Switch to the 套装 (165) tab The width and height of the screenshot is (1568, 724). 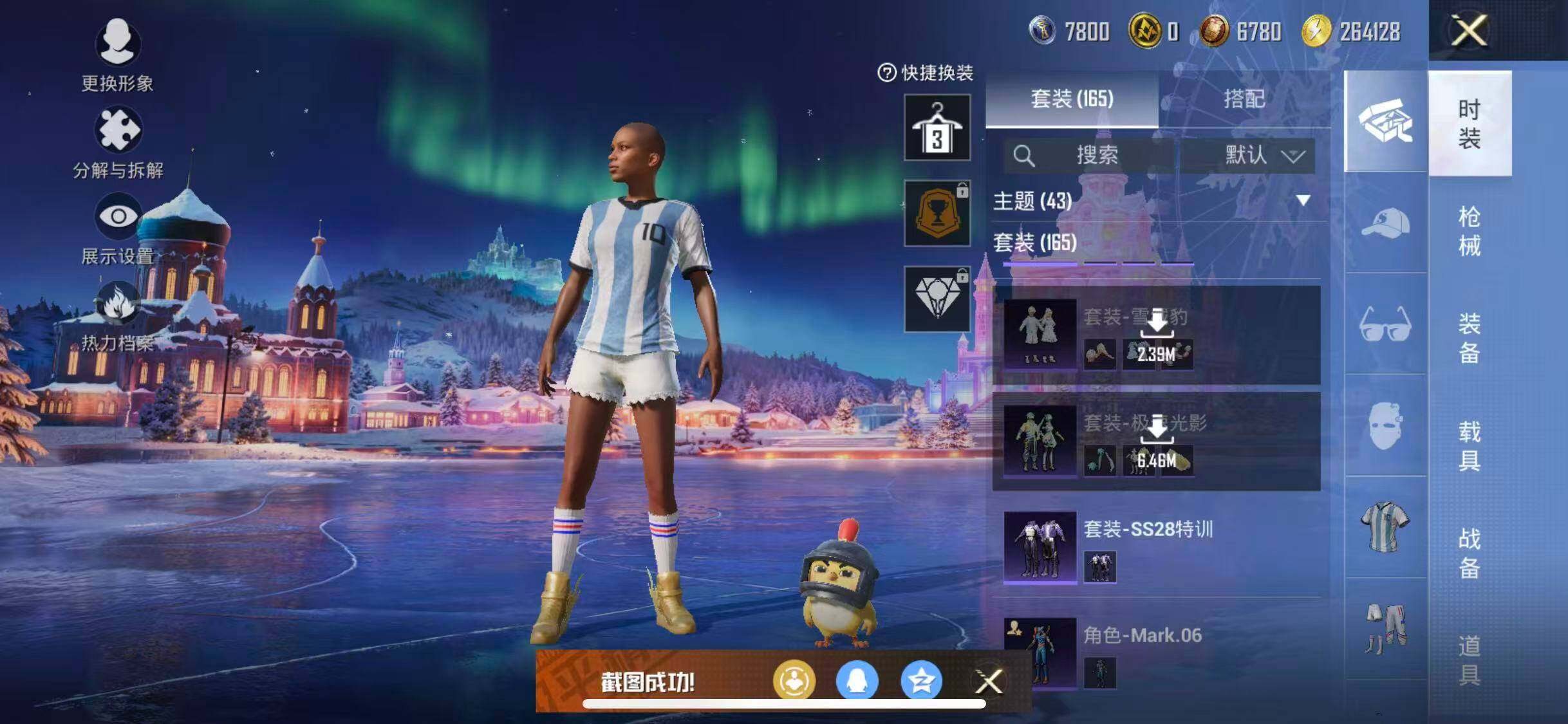click(x=1072, y=99)
